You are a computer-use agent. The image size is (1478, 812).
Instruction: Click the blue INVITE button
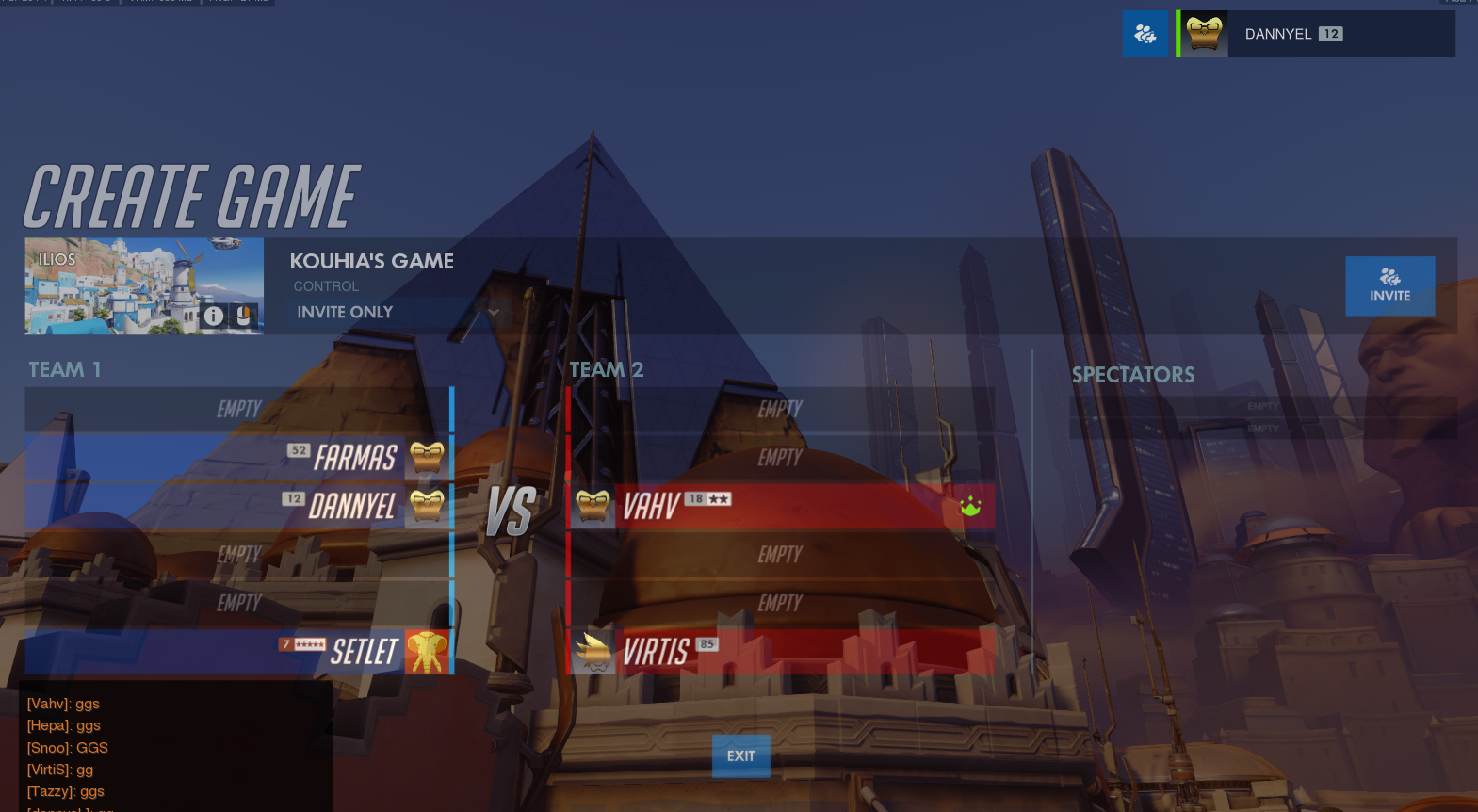1389,285
